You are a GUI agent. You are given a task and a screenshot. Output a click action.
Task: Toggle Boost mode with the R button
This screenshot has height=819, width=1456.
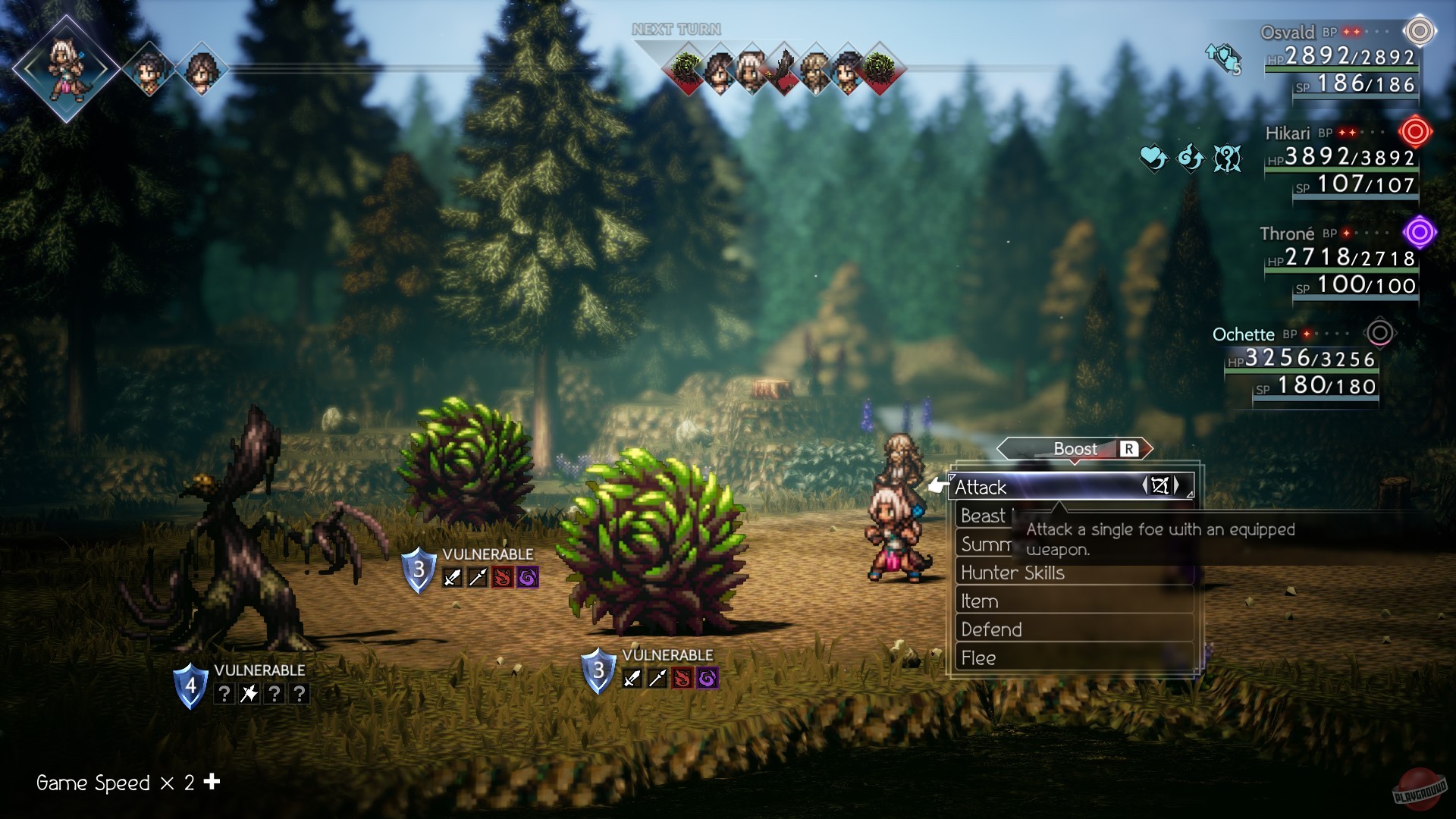click(x=1128, y=449)
